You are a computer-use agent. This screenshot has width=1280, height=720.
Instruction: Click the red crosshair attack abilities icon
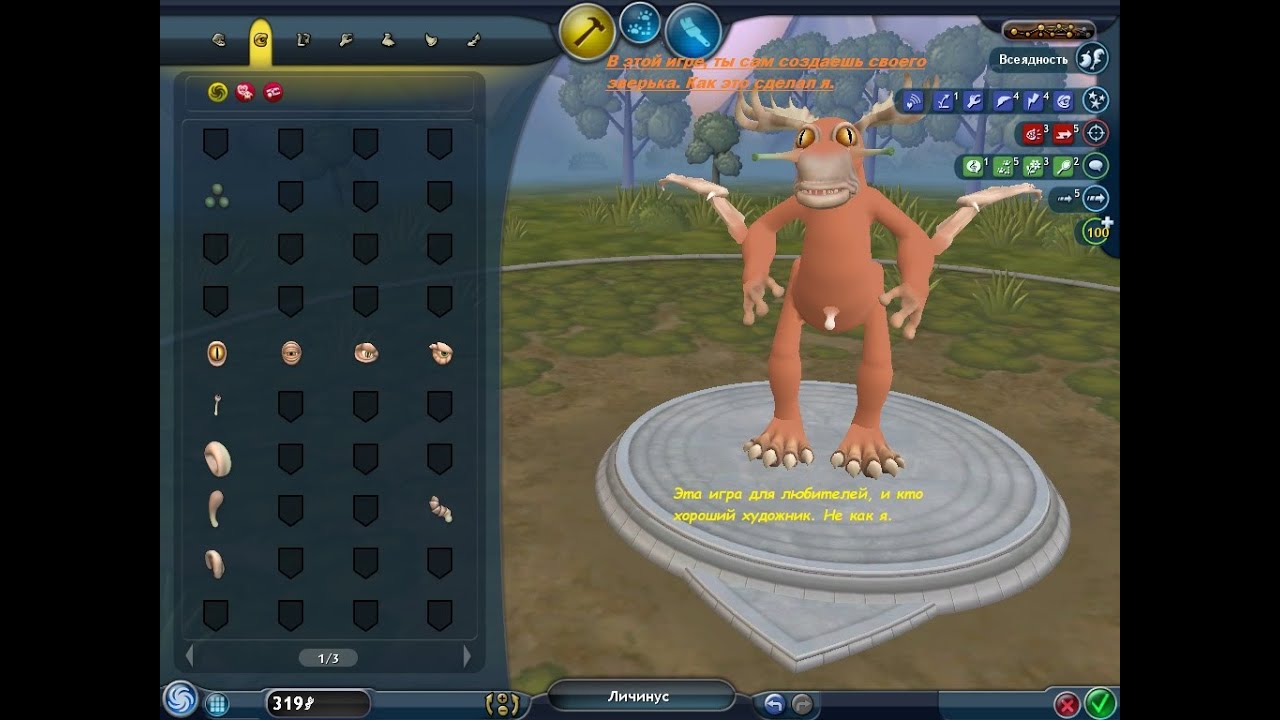tap(1096, 133)
